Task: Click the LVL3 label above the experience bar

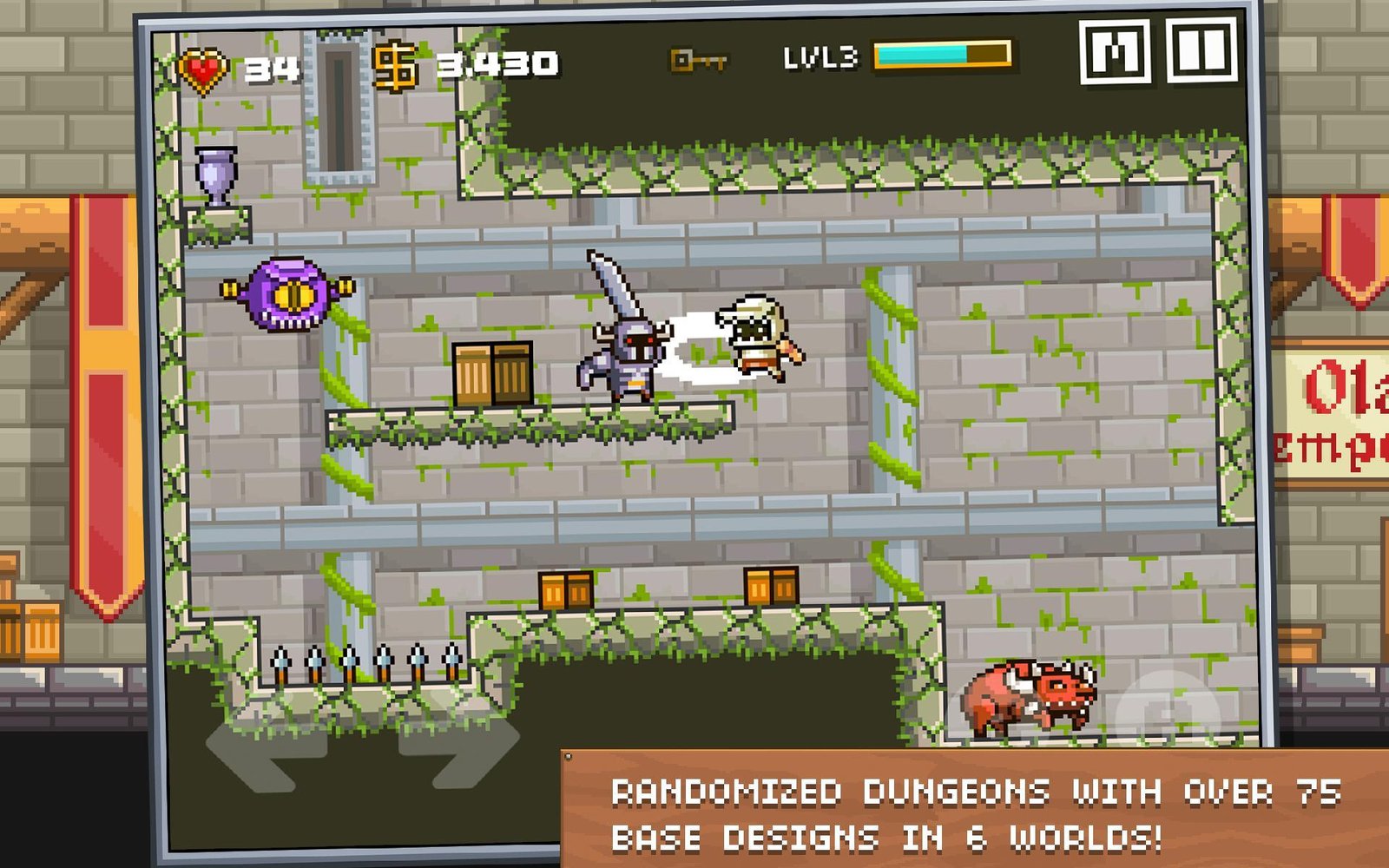Action: (823, 57)
